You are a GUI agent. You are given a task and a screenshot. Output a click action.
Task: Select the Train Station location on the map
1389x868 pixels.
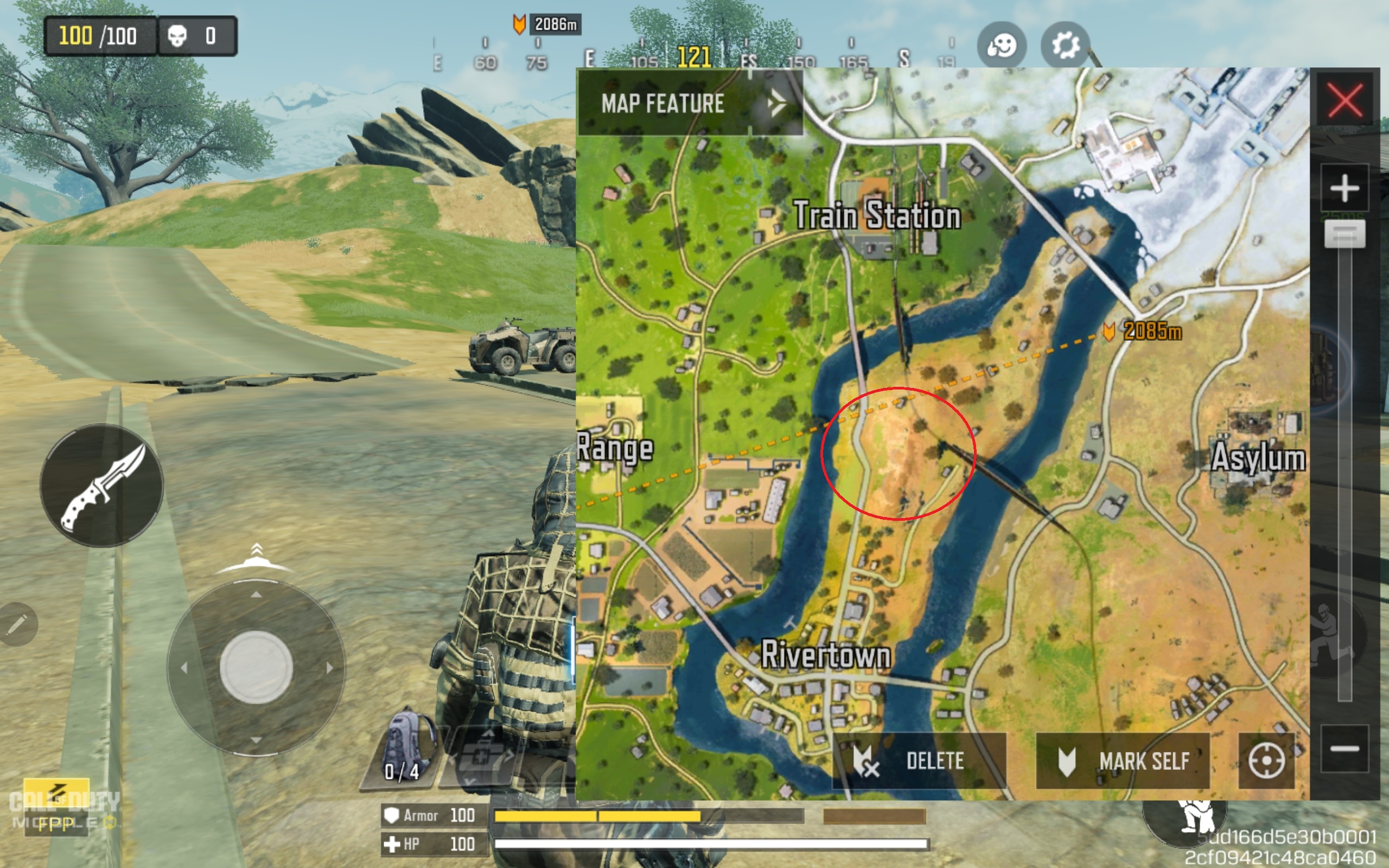click(876, 215)
